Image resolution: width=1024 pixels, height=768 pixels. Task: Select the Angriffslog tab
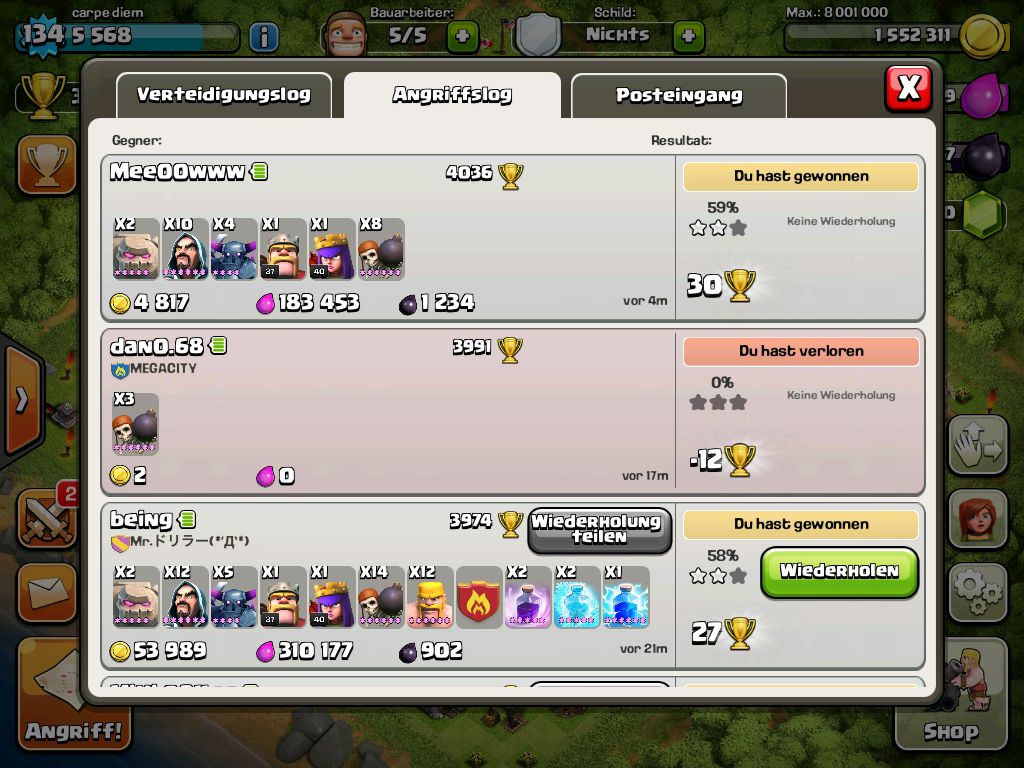452,96
